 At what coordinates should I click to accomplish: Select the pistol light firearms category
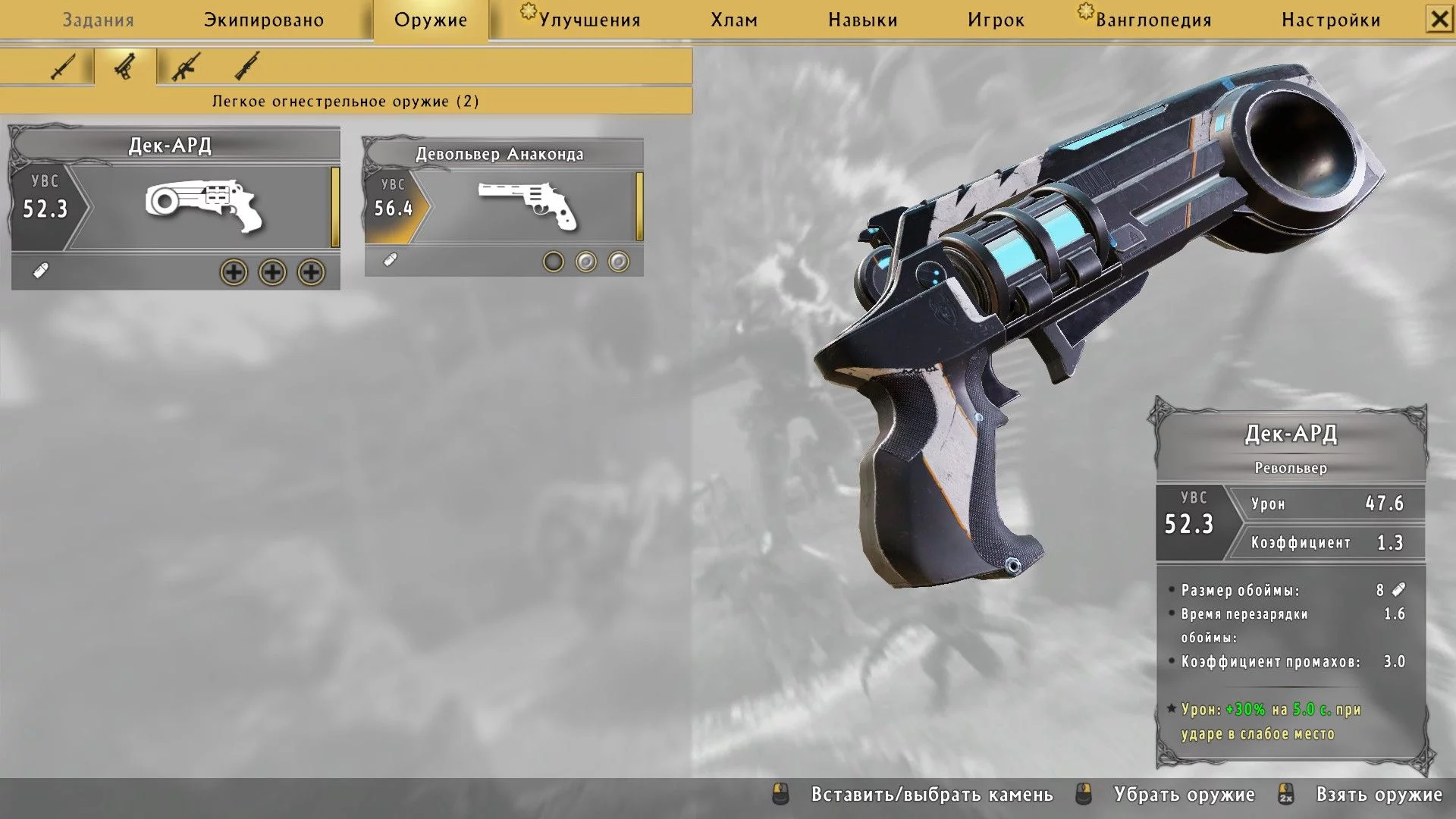click(125, 67)
